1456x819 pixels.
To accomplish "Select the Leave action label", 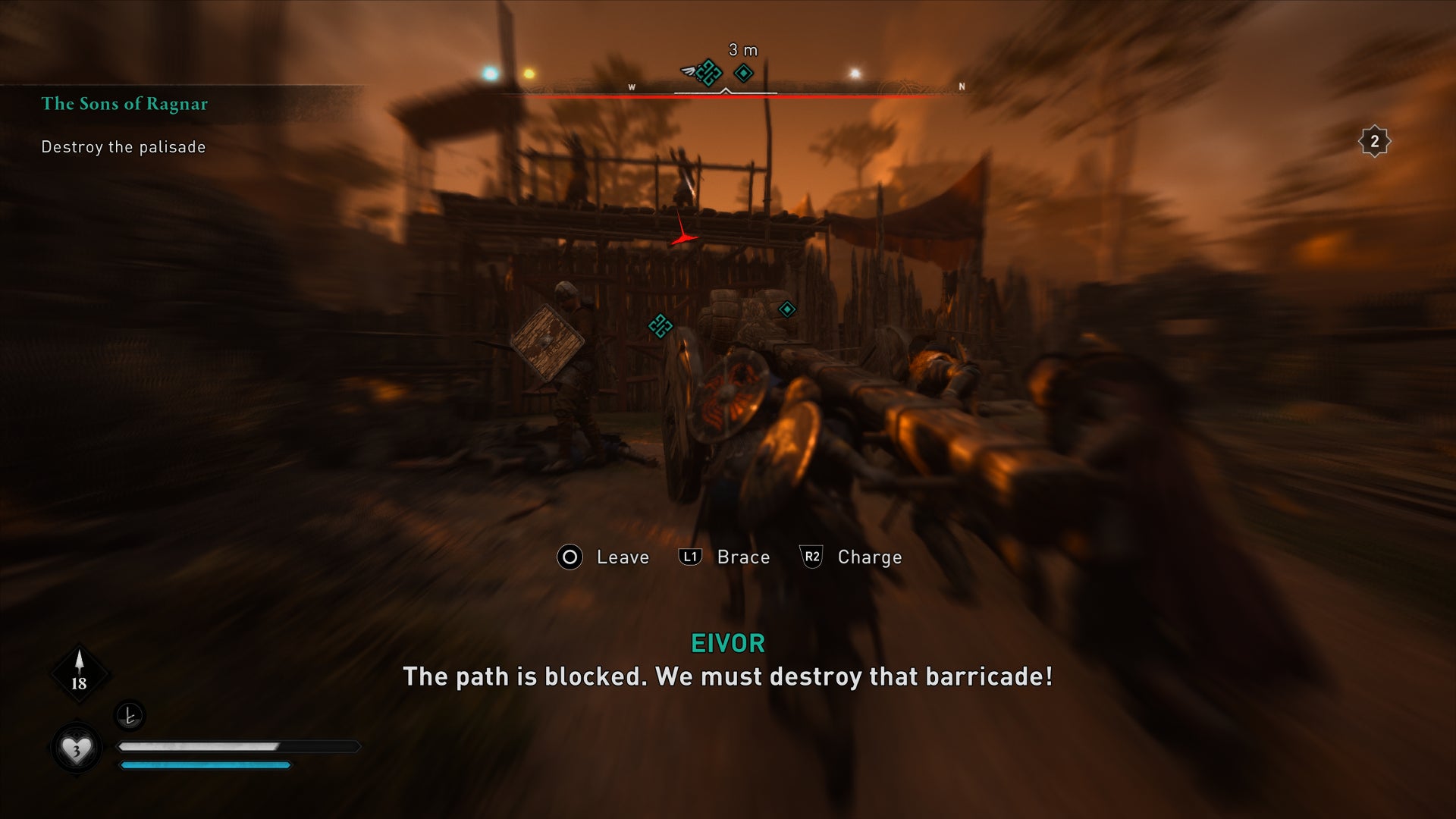I will [622, 557].
